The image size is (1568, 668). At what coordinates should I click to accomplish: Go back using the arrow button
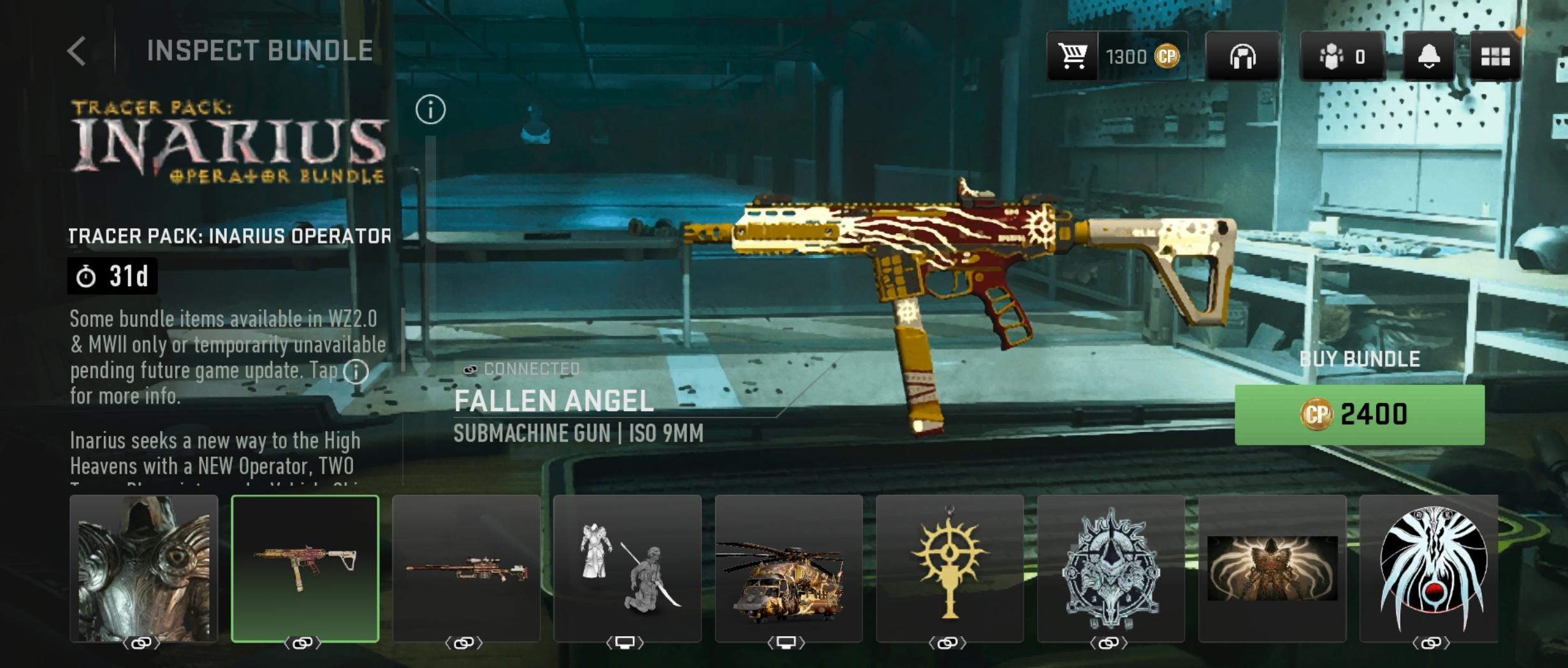coord(76,51)
